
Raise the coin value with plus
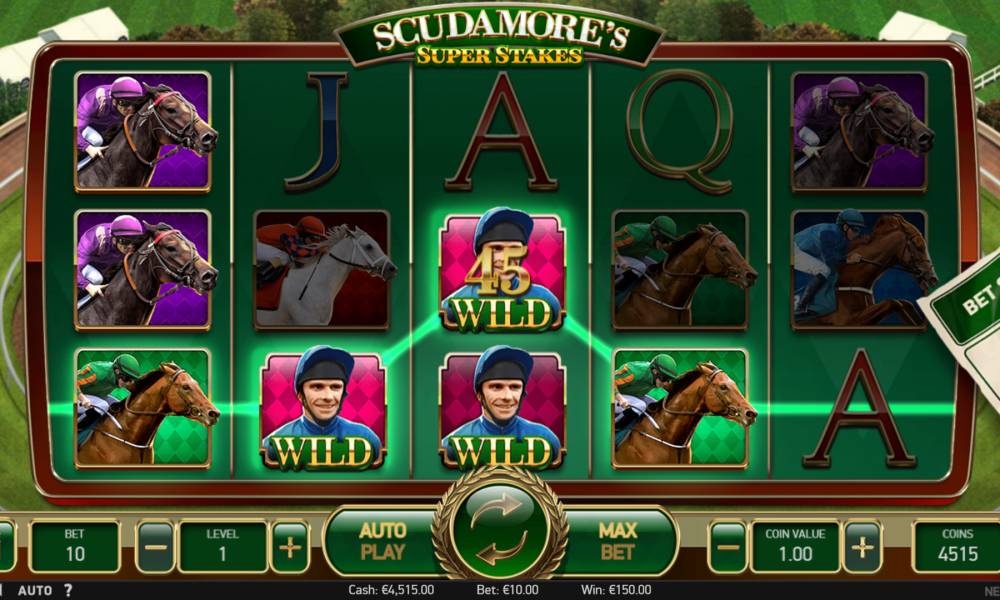click(862, 547)
